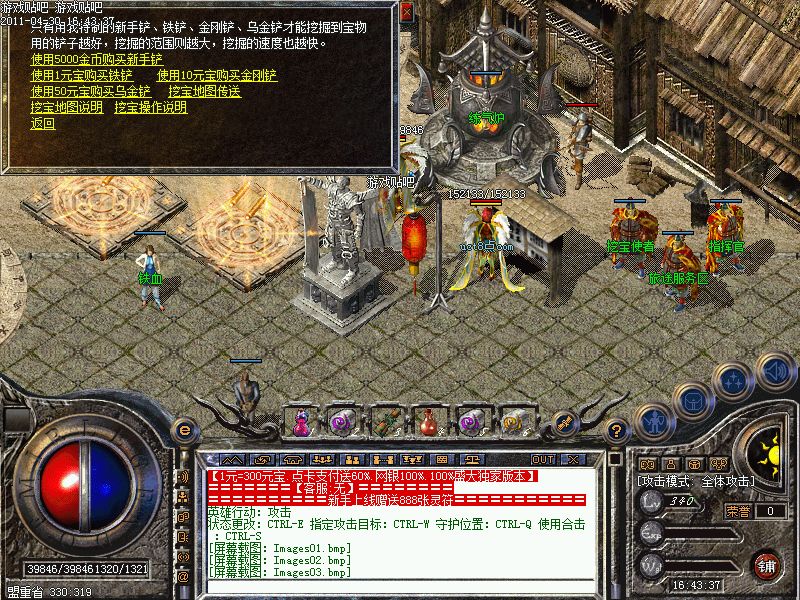Use the pink potion in the belt
The image size is (800, 600).
click(301, 423)
